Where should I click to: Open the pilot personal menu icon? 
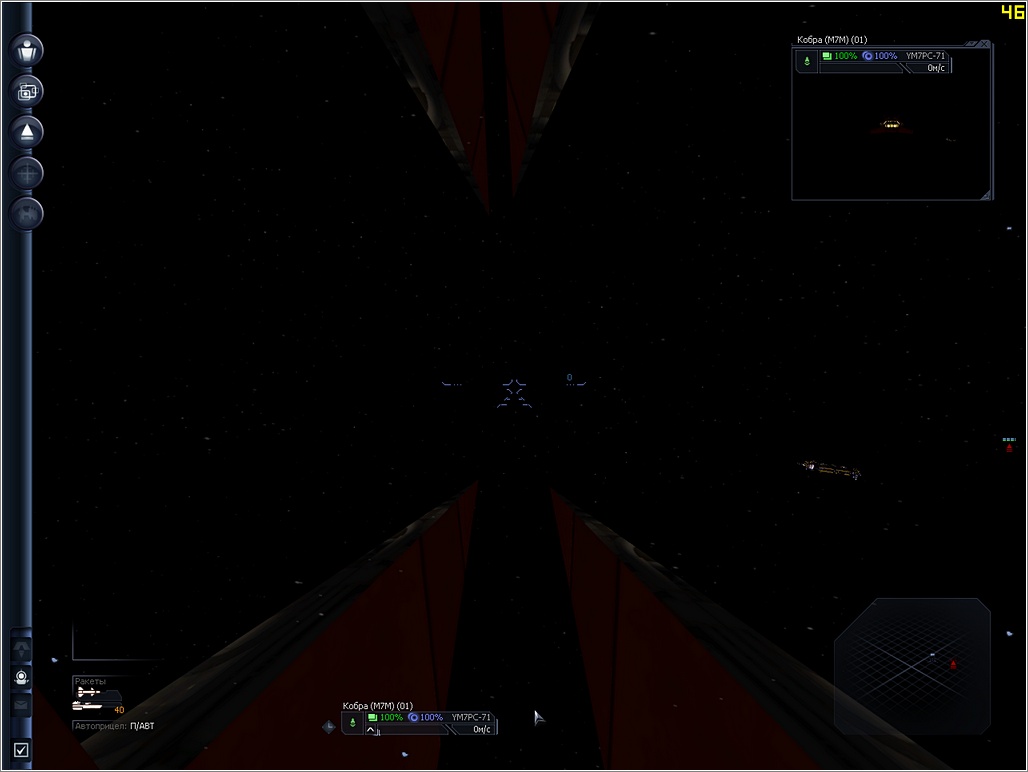[x=27, y=50]
